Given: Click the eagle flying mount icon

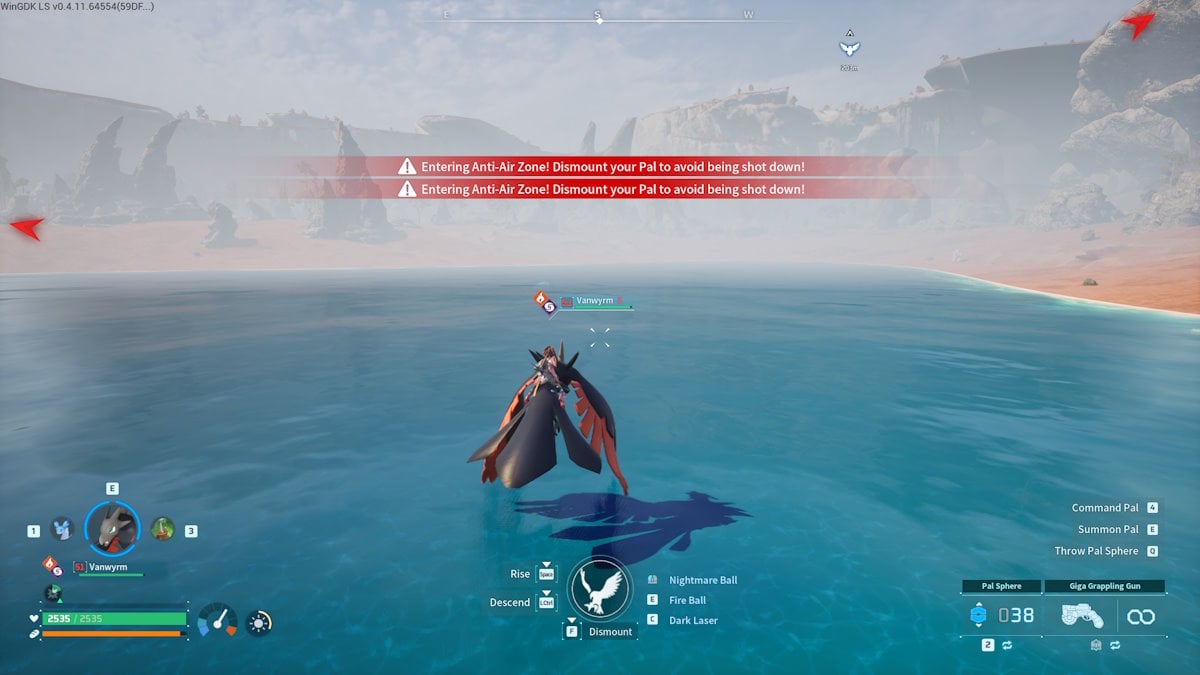Looking at the screenshot, I should pos(600,590).
